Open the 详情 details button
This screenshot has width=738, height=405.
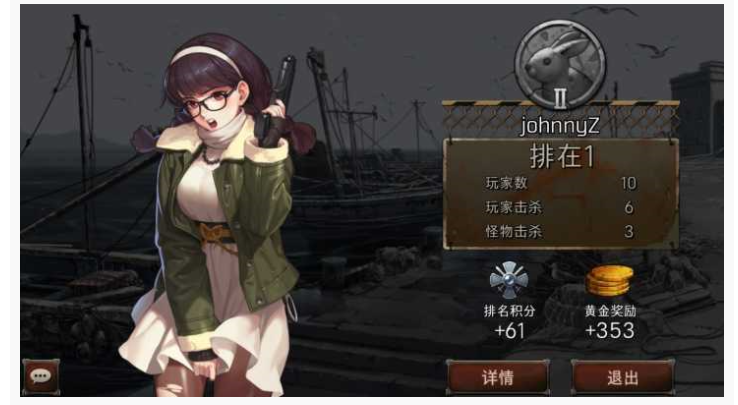[x=497, y=377]
